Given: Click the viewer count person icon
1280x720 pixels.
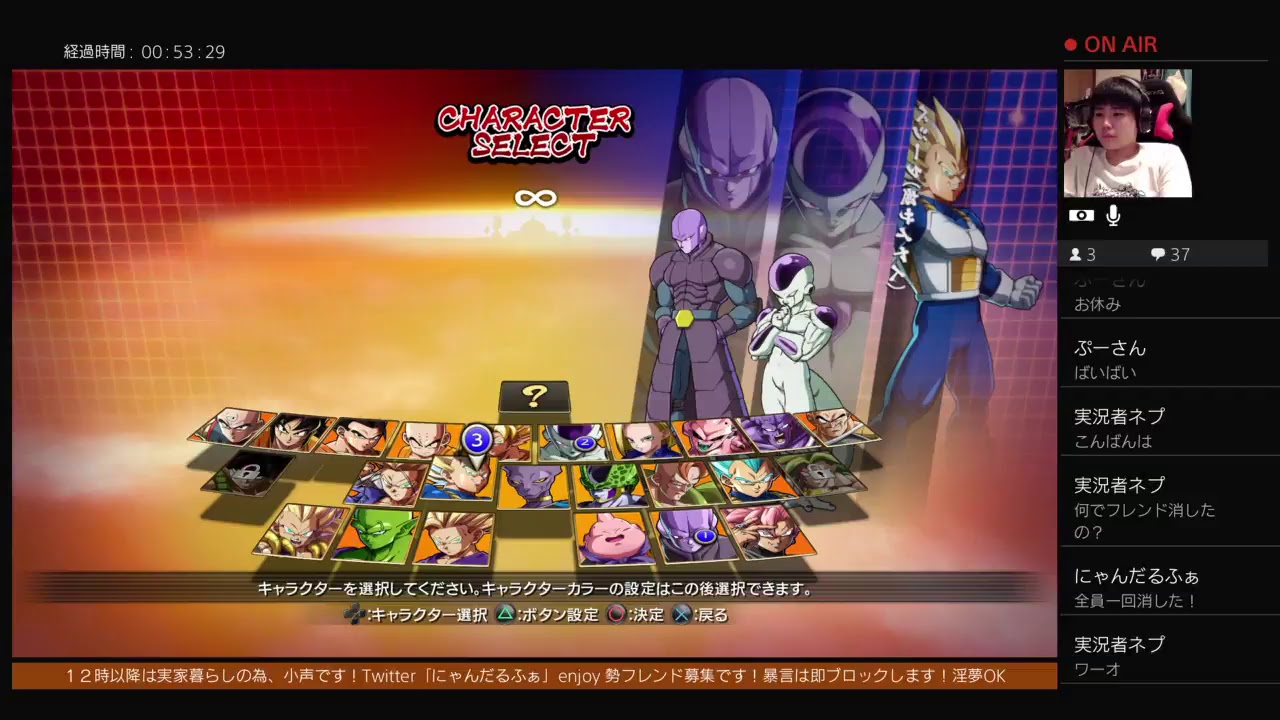Looking at the screenshot, I should click(1078, 254).
